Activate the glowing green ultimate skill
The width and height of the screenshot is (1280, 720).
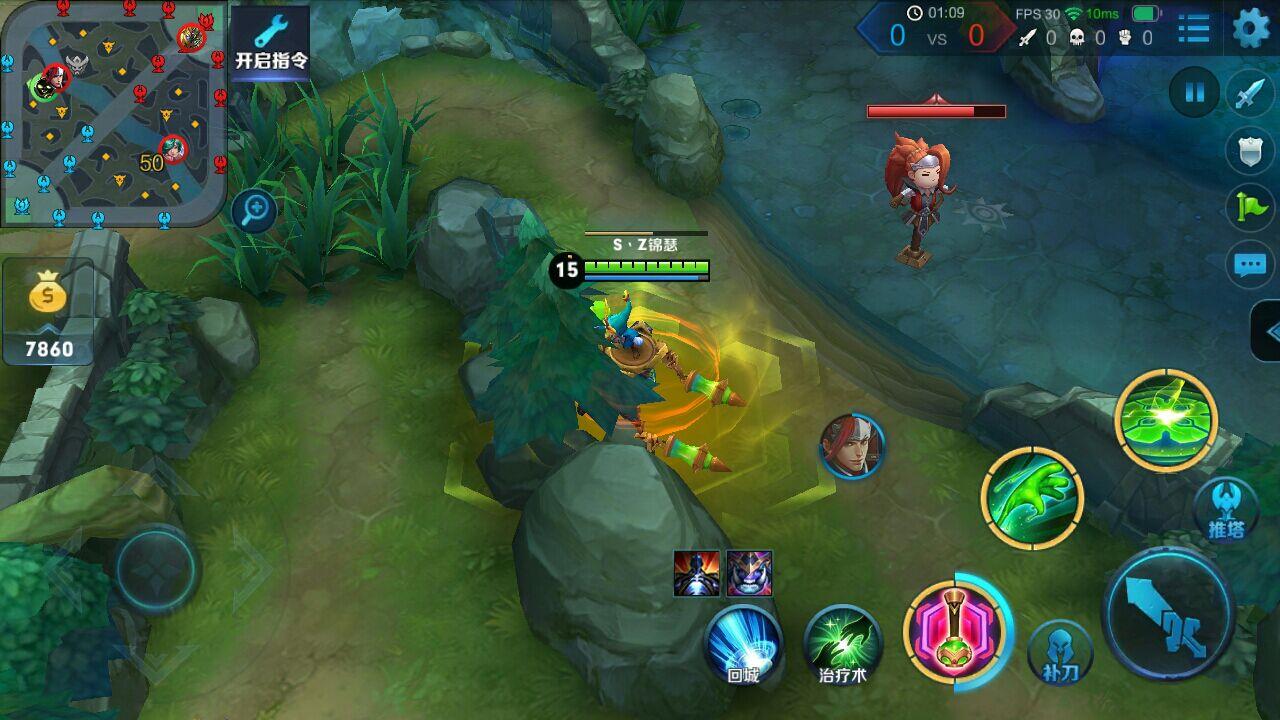tap(1166, 419)
